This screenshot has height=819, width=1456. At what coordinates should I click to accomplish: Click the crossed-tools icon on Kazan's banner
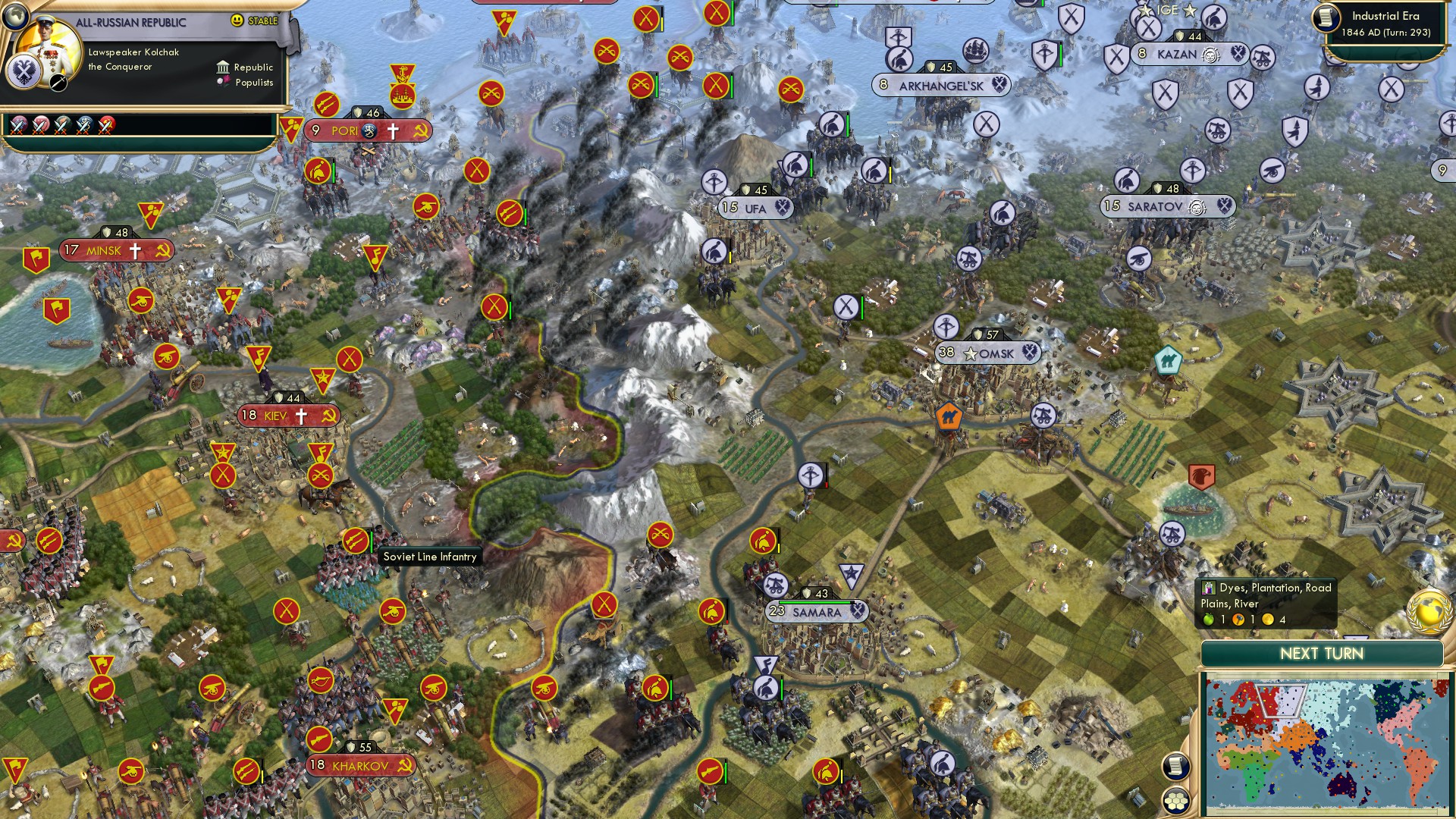(1238, 55)
